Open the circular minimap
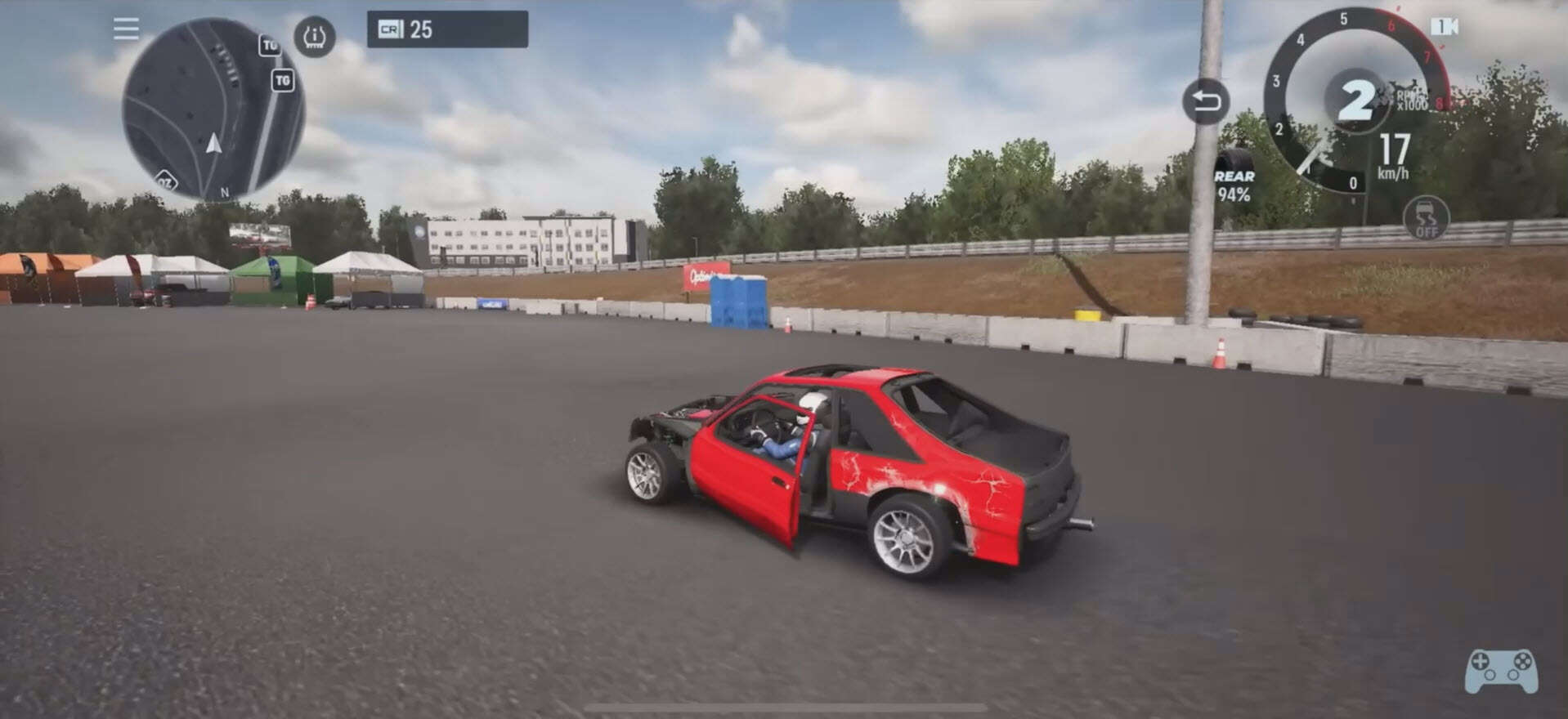This screenshot has height=719, width=1568. pos(213,109)
